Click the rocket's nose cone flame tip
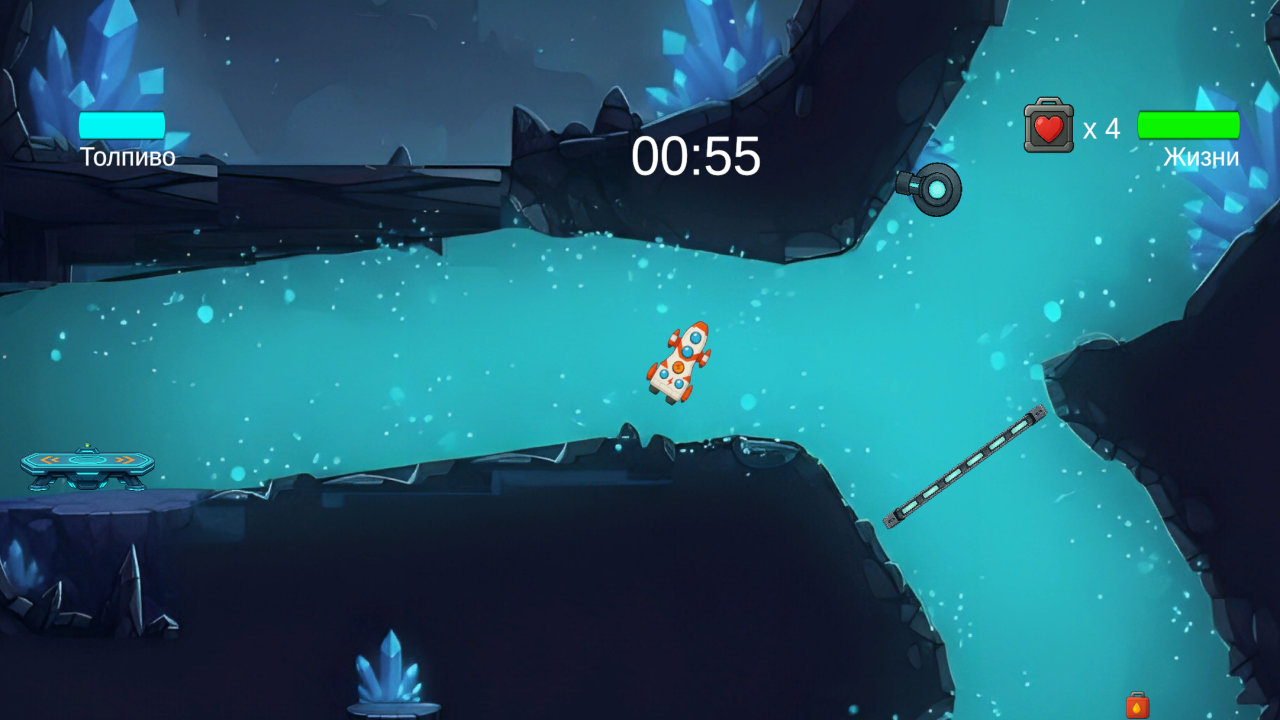This screenshot has height=720, width=1280. 700,326
